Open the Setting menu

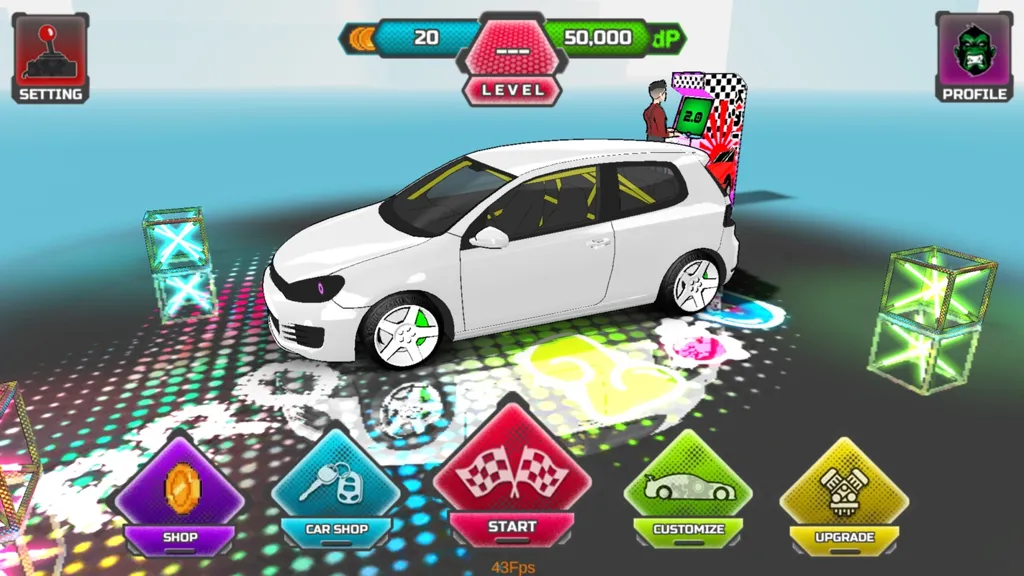point(50,58)
